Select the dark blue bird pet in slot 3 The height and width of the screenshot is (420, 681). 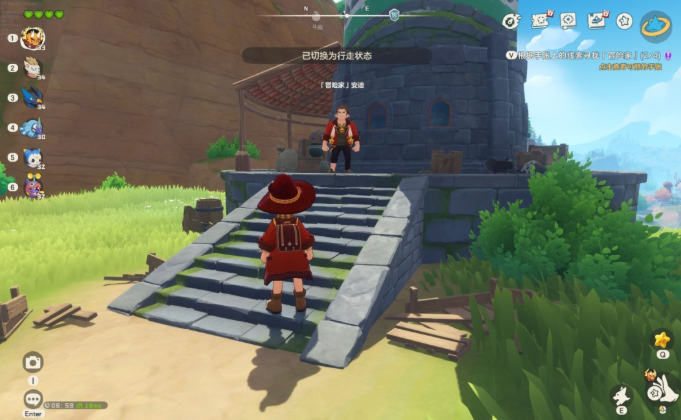pos(33,98)
